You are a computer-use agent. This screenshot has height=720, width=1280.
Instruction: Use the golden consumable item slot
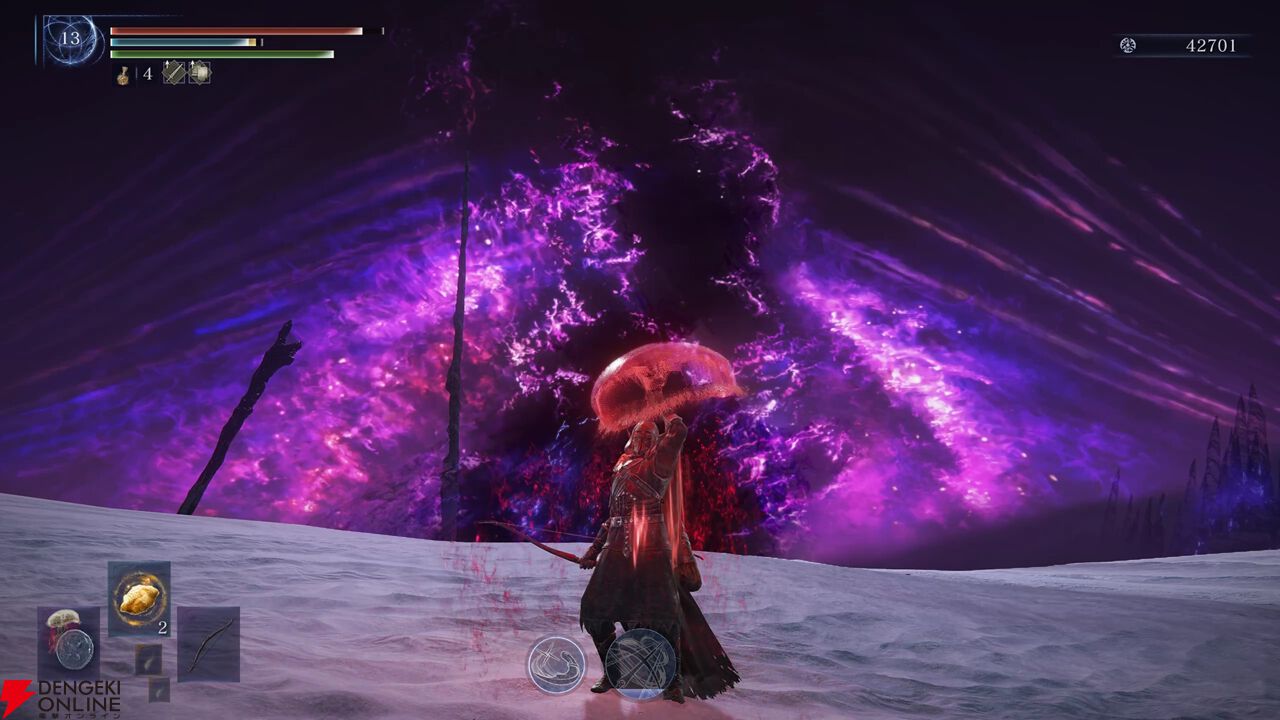(139, 599)
